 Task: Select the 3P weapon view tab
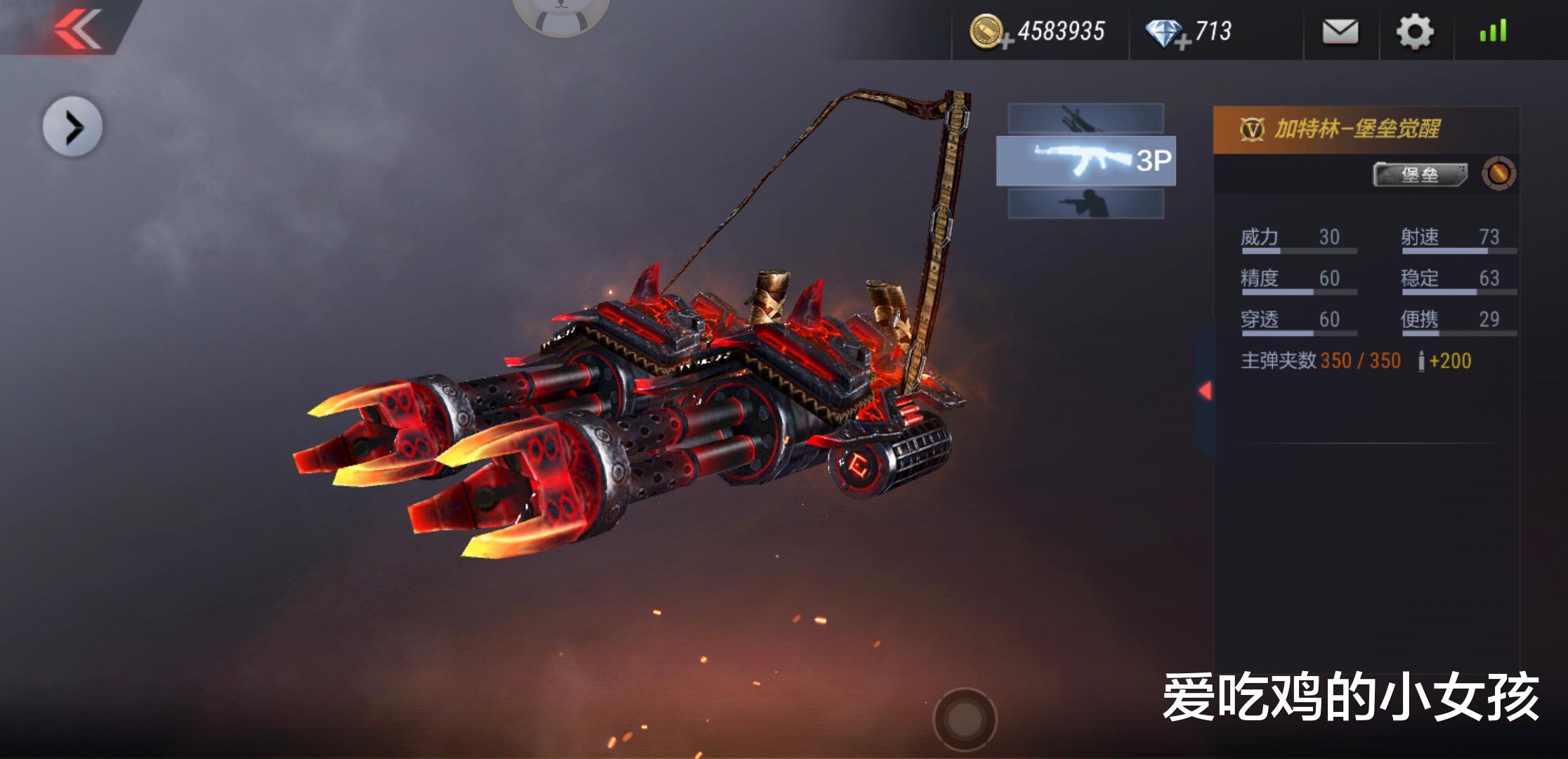(x=1085, y=161)
